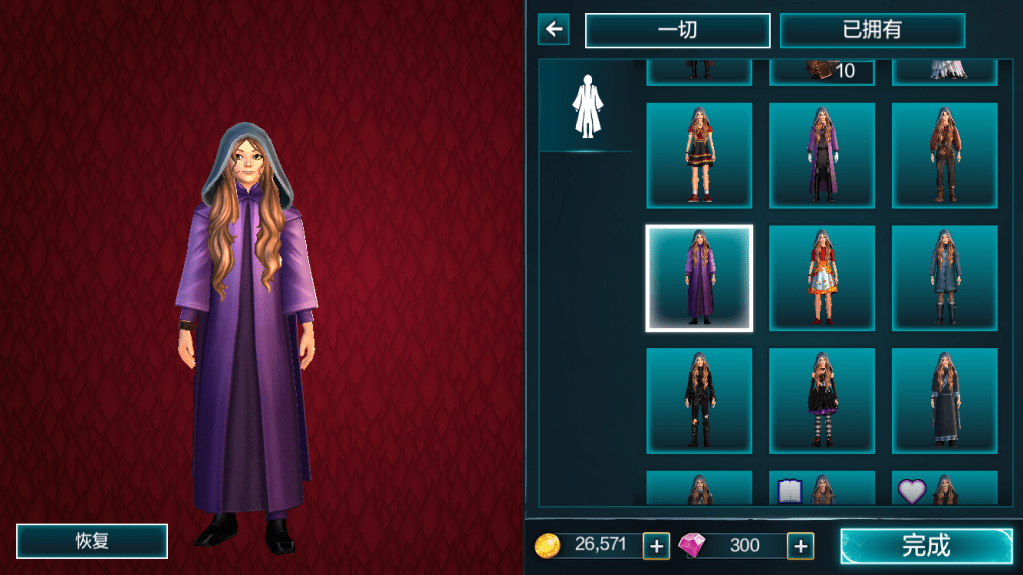Choose the black dress with striped stockings
Viewport: 1023px width, 575px height.
(x=821, y=400)
